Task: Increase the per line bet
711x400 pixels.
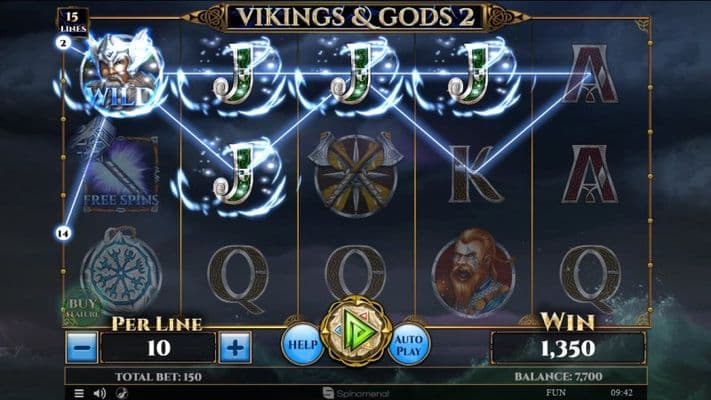Action: tap(234, 348)
